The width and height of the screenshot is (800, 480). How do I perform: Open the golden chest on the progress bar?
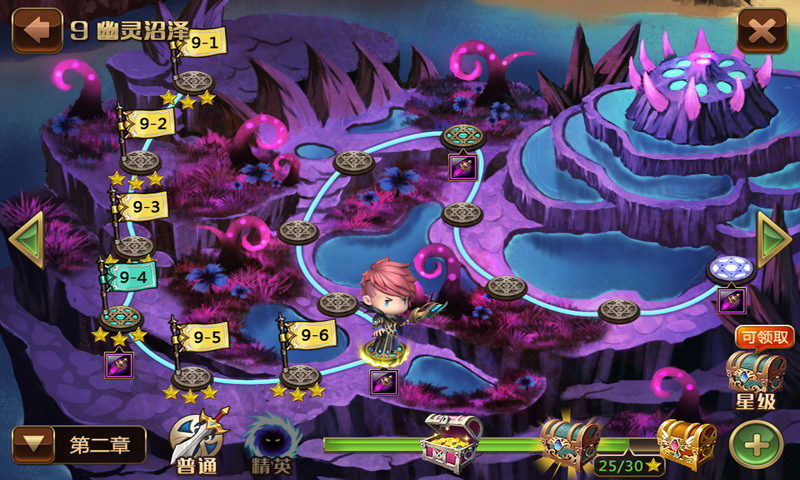click(686, 442)
